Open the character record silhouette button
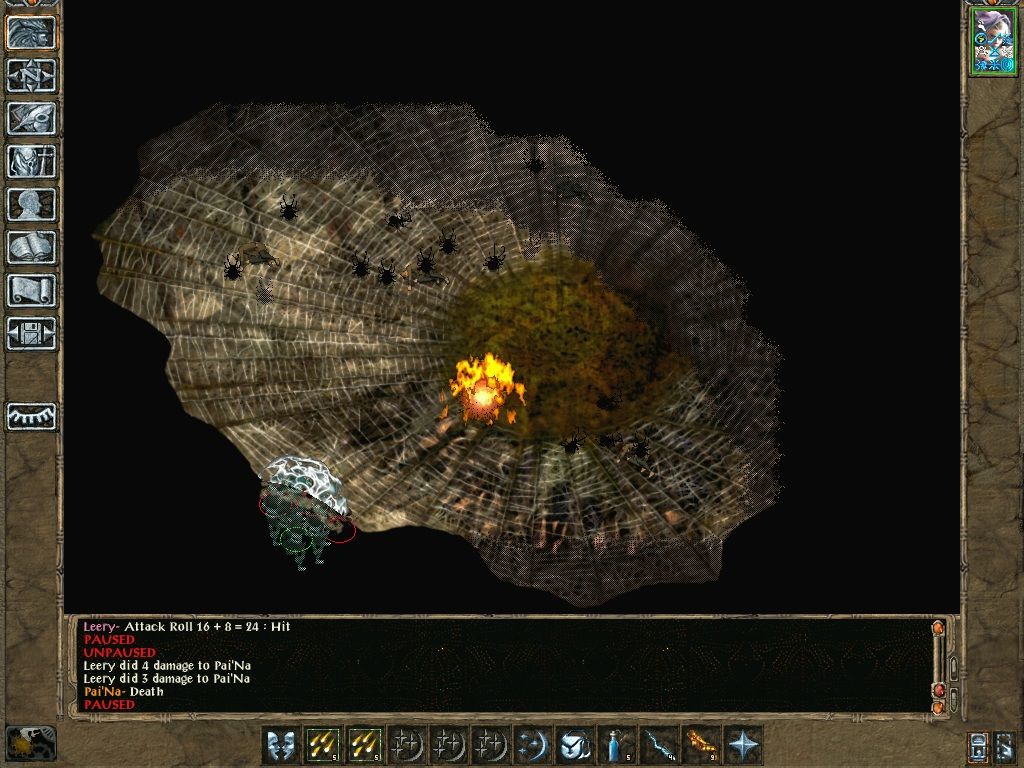 32,204
